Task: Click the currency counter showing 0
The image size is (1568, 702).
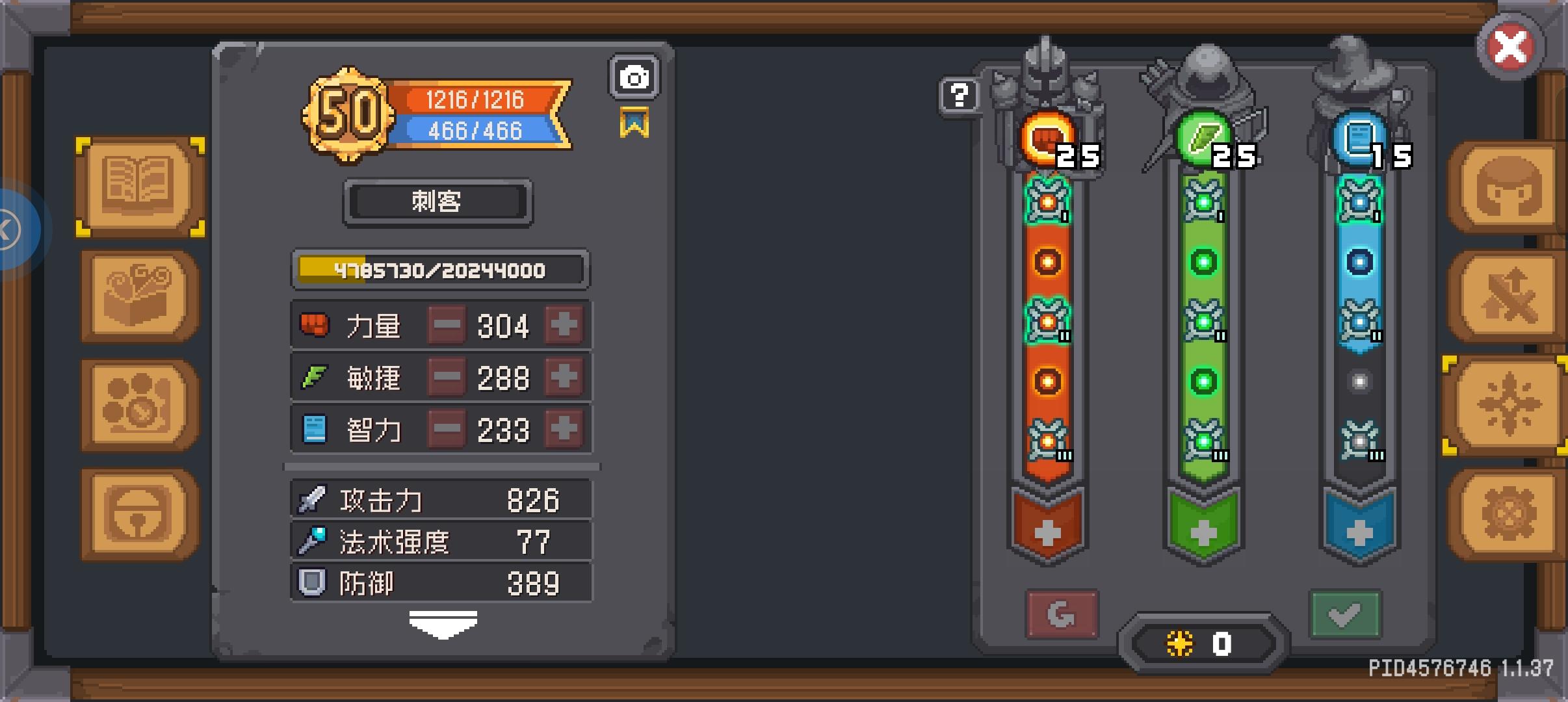Action: 1204,644
